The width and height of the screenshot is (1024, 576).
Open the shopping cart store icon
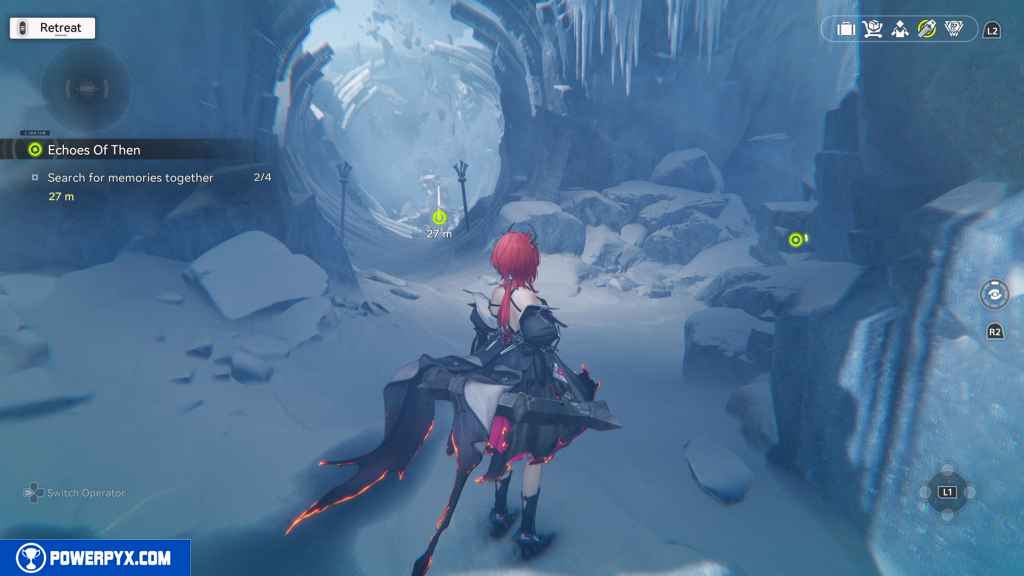[873, 29]
